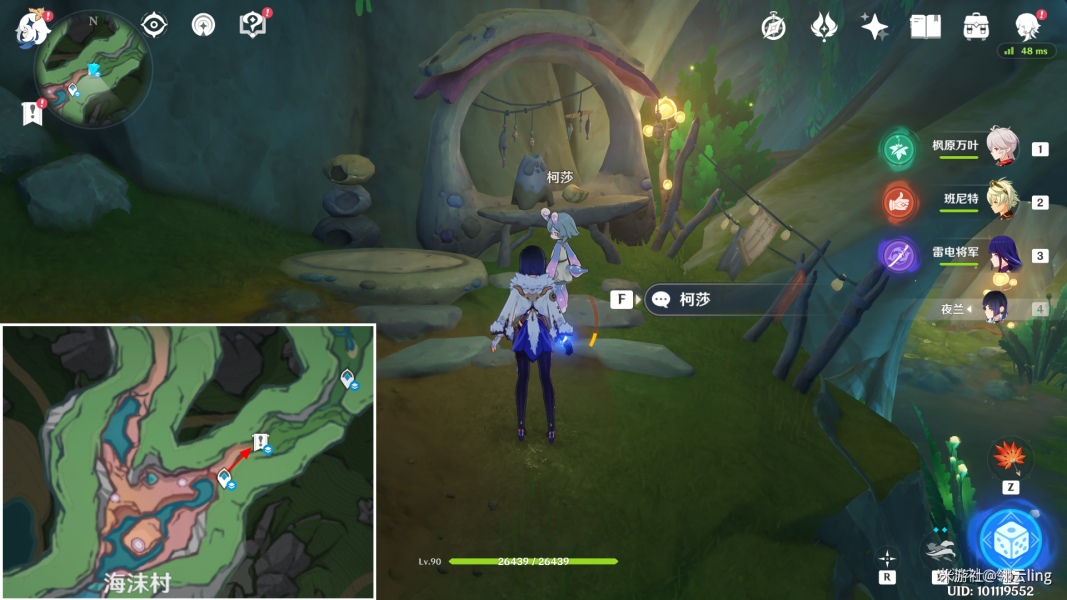Viewport: 1067px width, 600px height.
Task: Open the character screen icon
Action: (x=1026, y=27)
